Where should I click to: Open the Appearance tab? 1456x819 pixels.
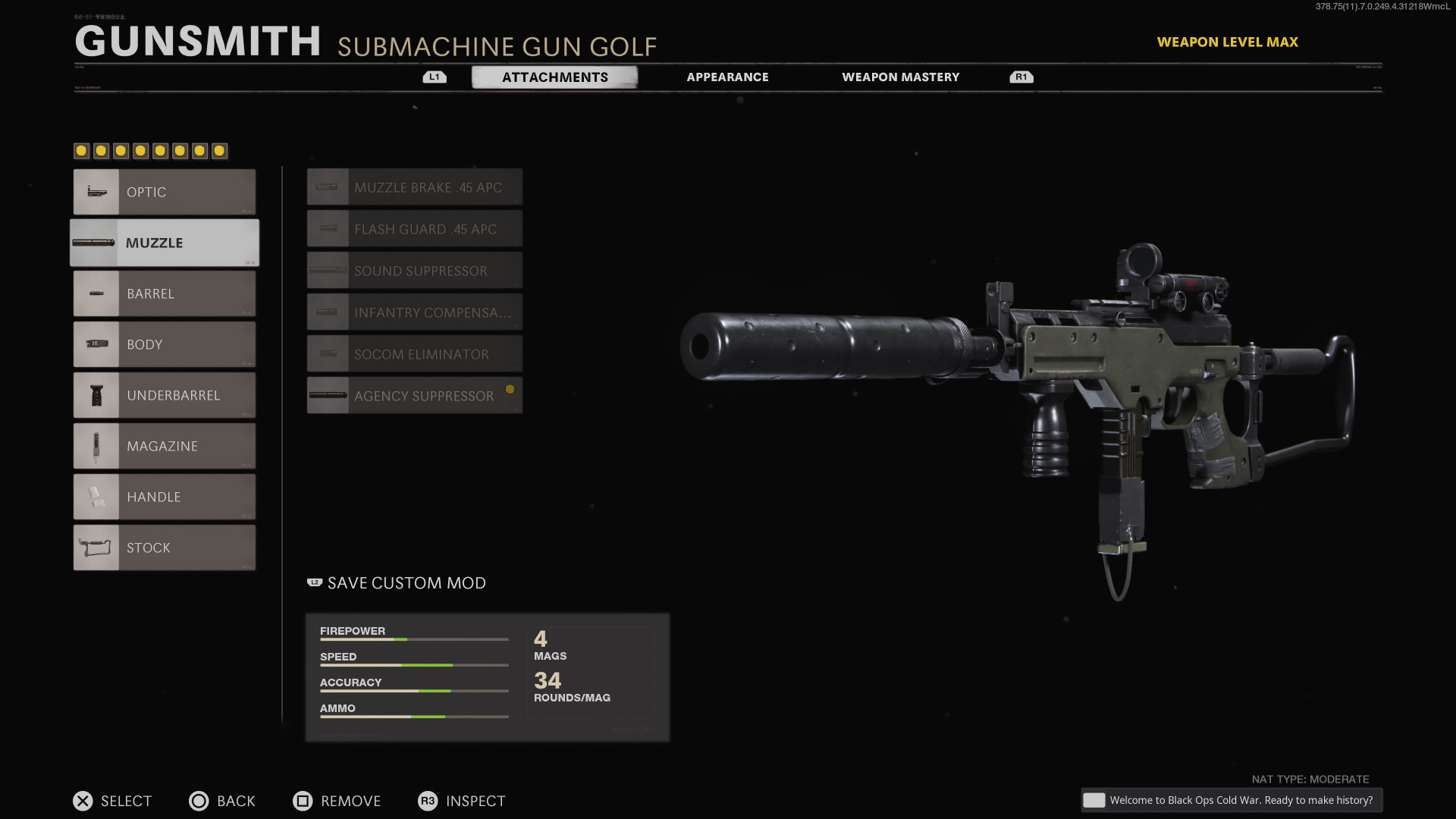[x=727, y=77]
